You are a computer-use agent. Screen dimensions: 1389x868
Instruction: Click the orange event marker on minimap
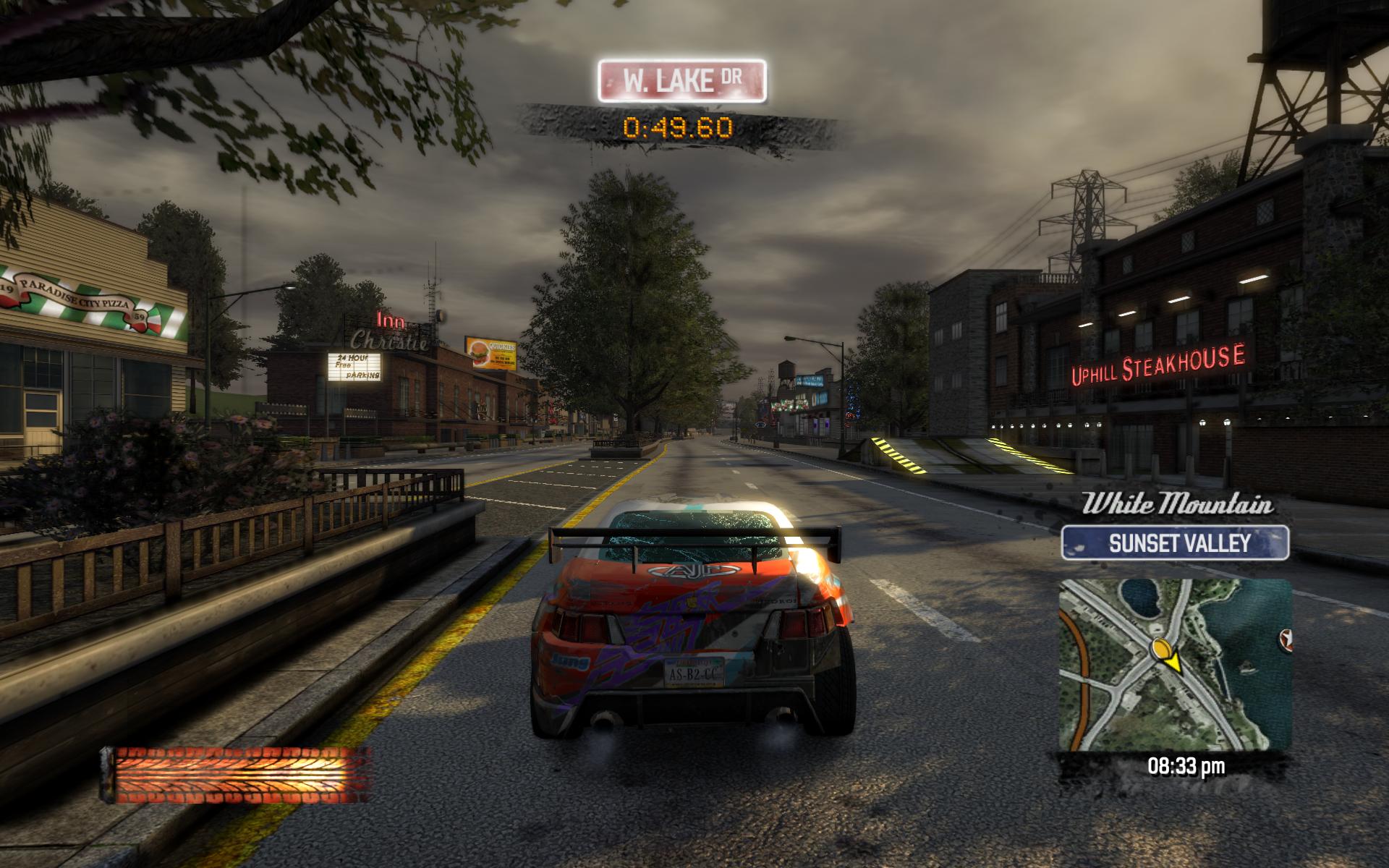click(1163, 648)
